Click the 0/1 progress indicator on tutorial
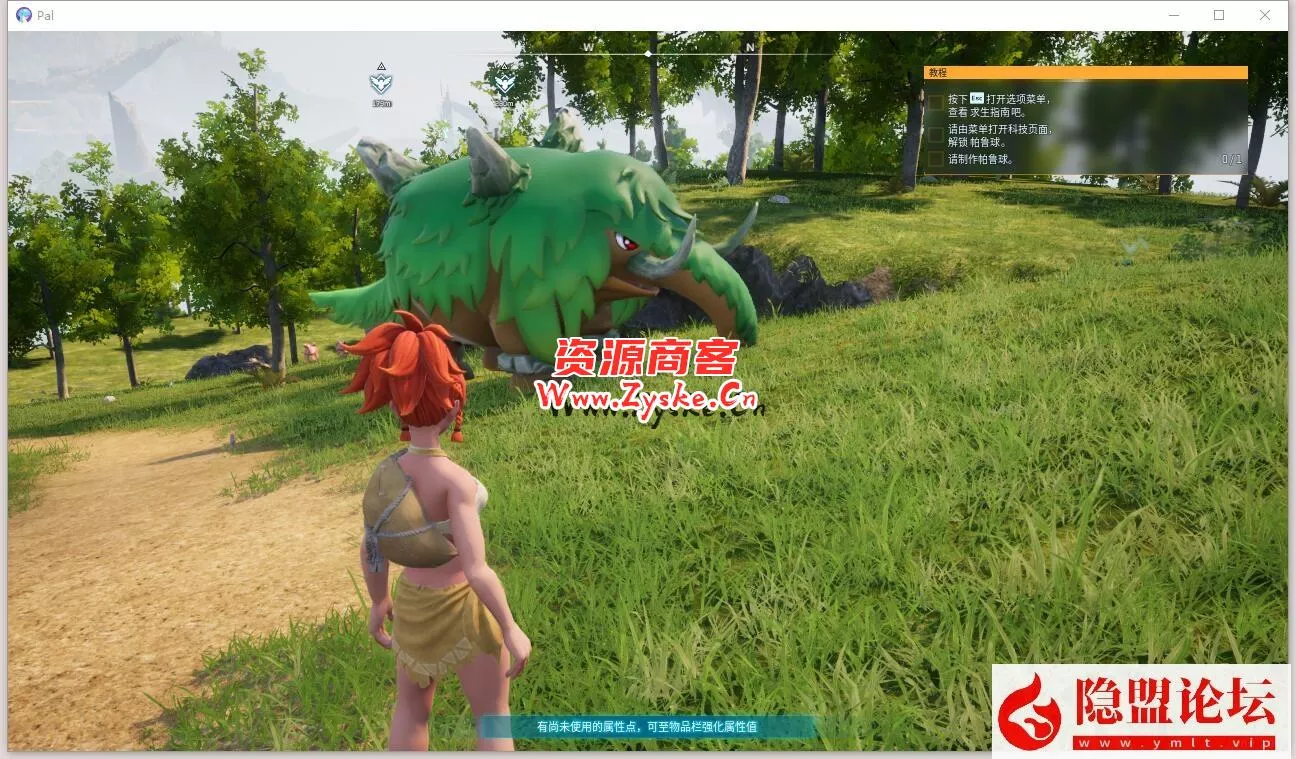Viewport: 1296px width, 759px height. (1232, 159)
